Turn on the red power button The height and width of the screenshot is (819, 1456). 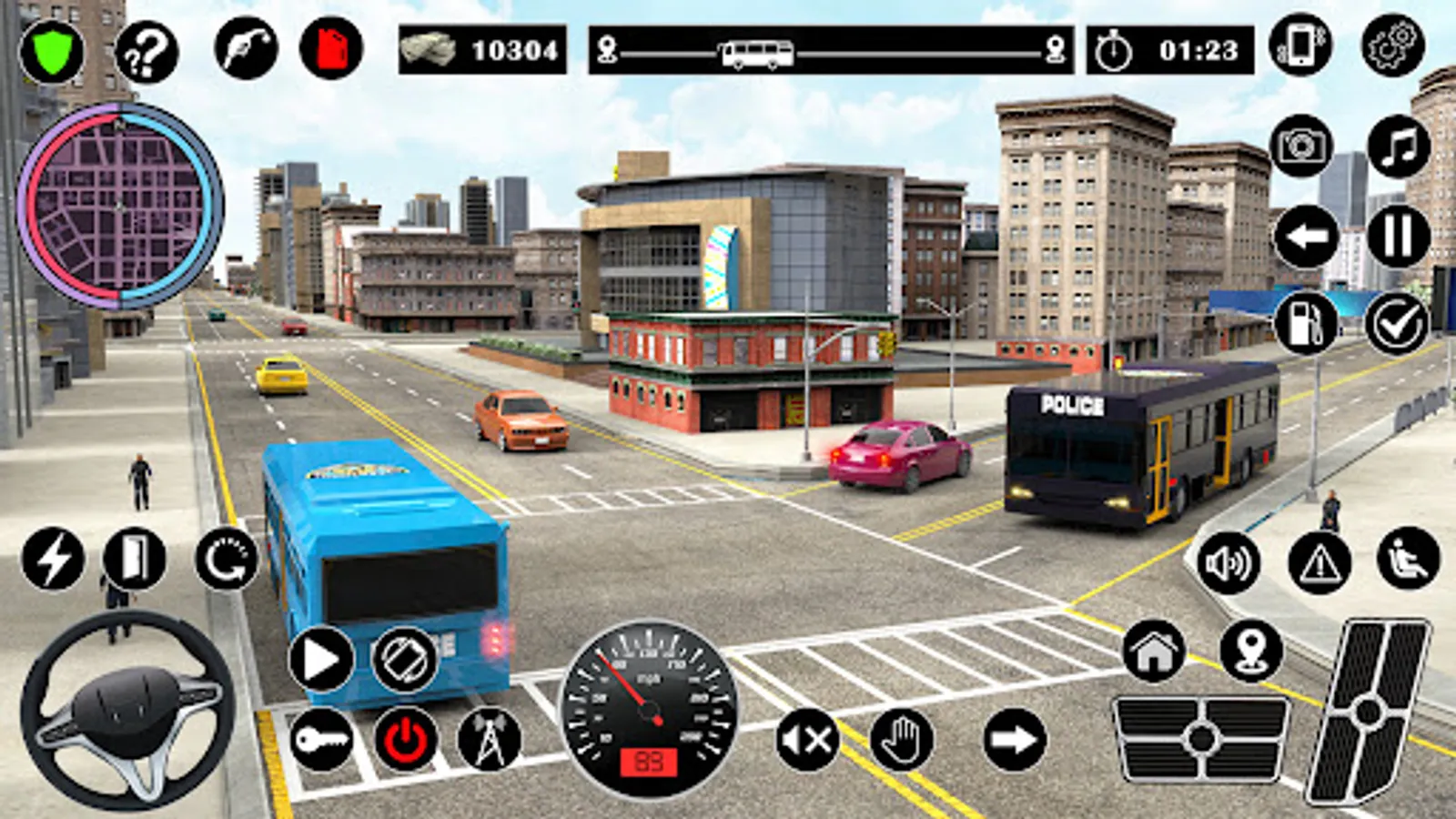[x=406, y=739]
